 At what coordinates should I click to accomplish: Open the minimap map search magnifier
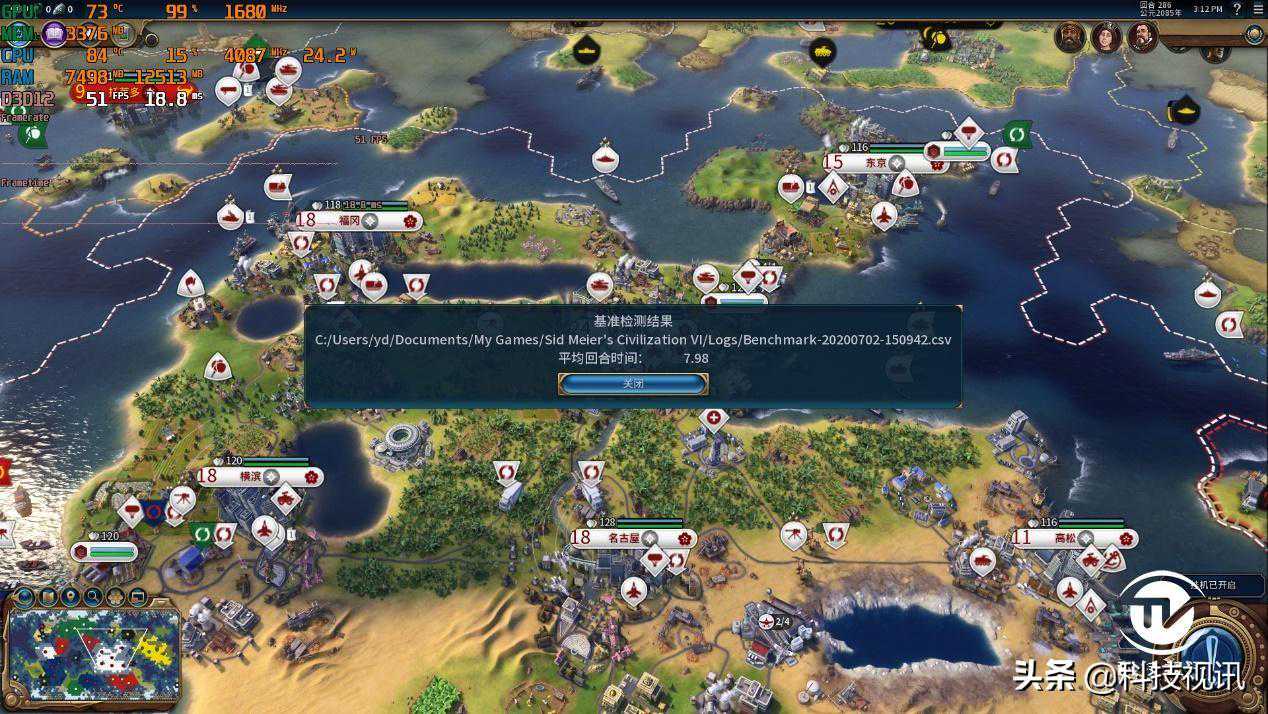(x=93, y=597)
